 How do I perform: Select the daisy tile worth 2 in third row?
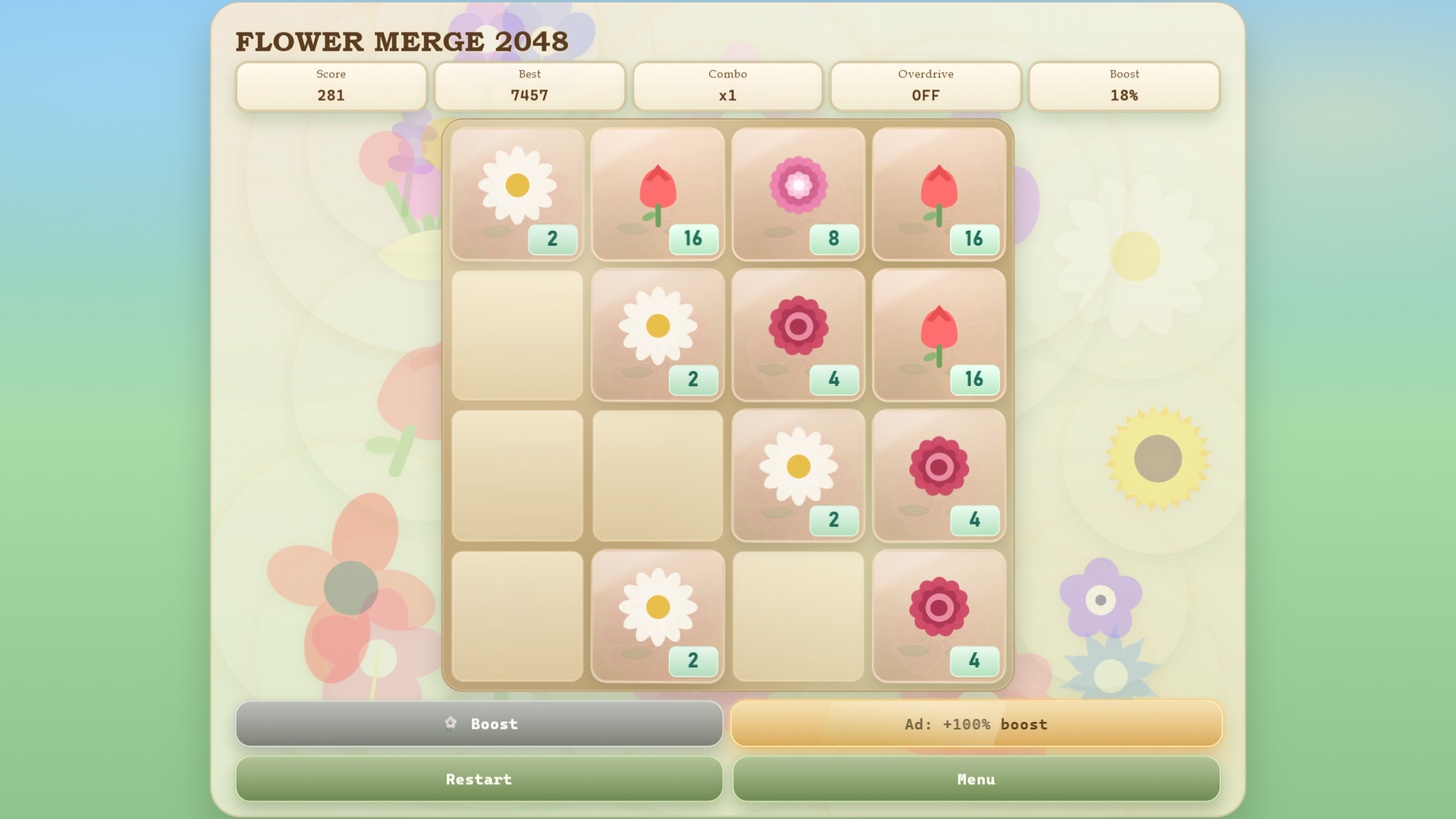click(x=798, y=475)
